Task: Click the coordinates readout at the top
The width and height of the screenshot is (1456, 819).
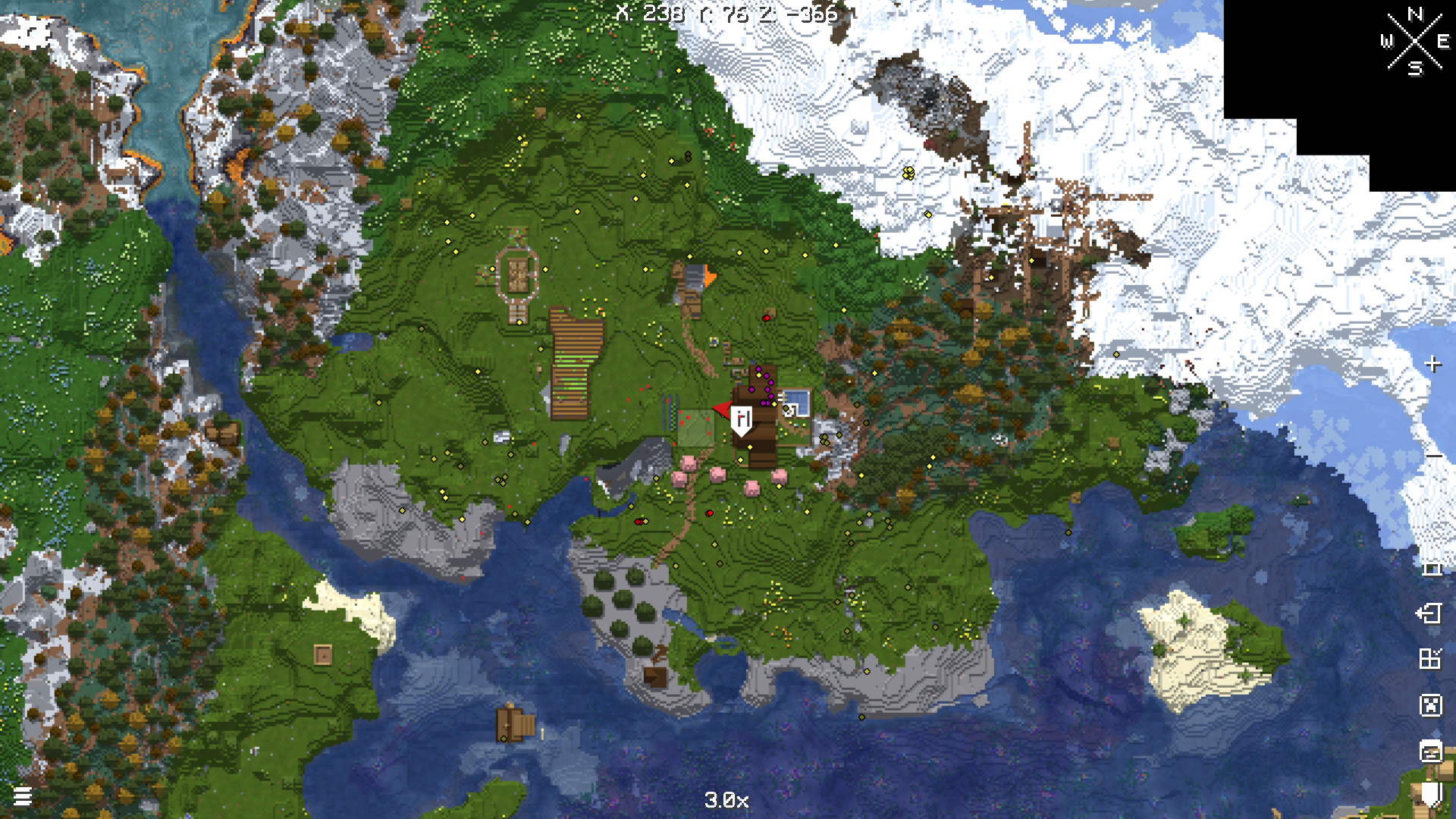Action: 724,13
